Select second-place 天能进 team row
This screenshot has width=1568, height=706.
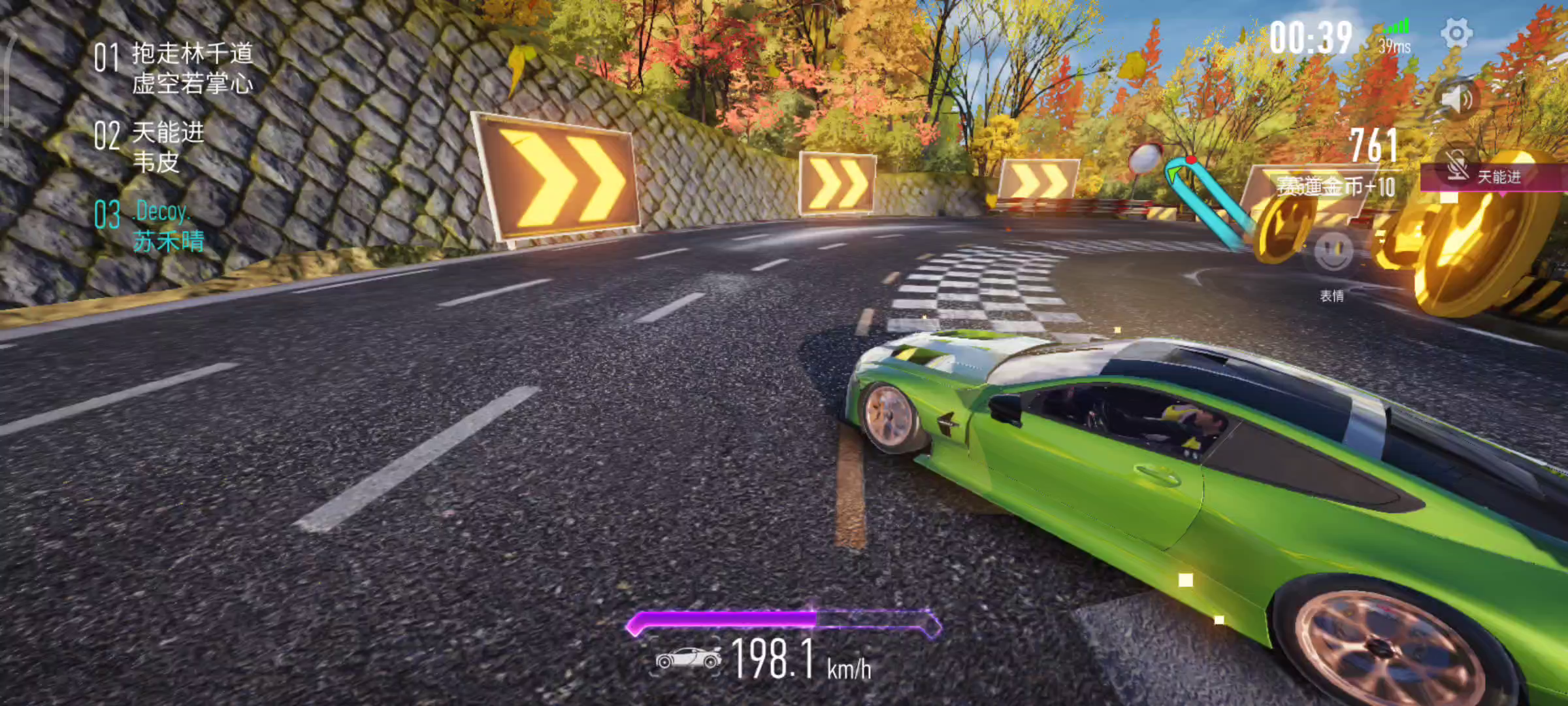[150, 146]
